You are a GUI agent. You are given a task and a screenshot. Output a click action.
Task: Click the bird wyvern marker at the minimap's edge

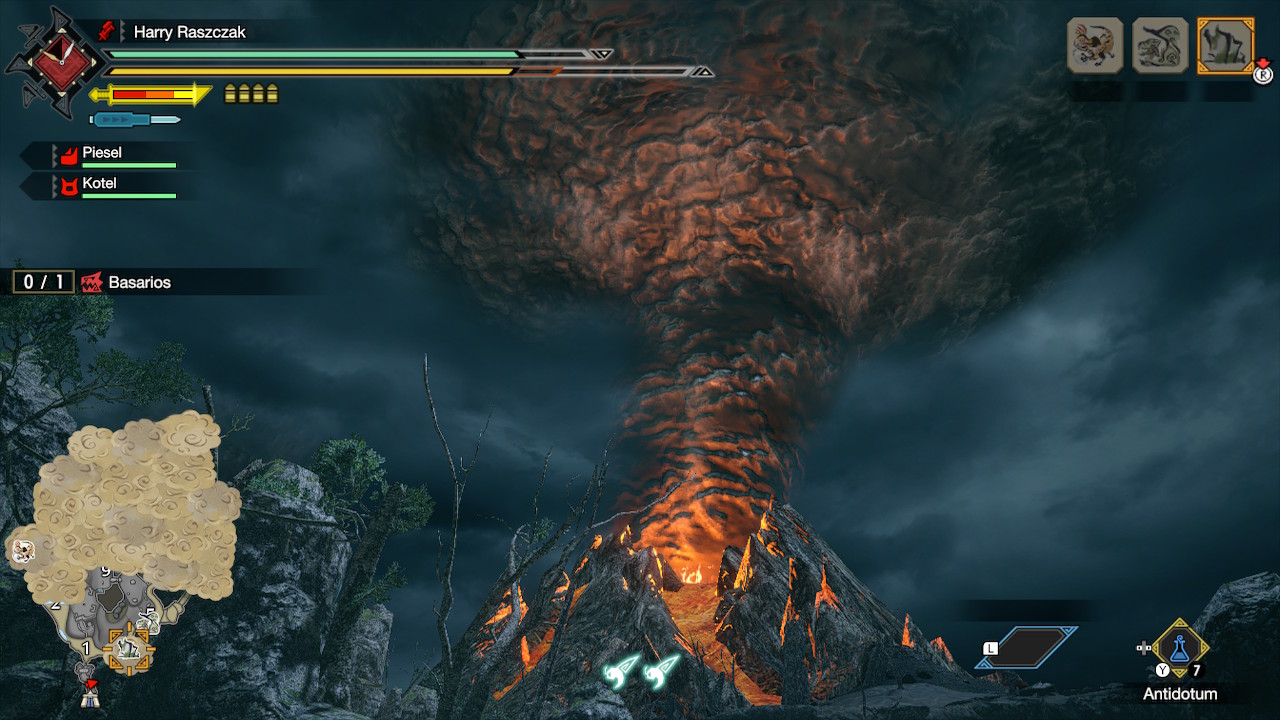[22, 549]
